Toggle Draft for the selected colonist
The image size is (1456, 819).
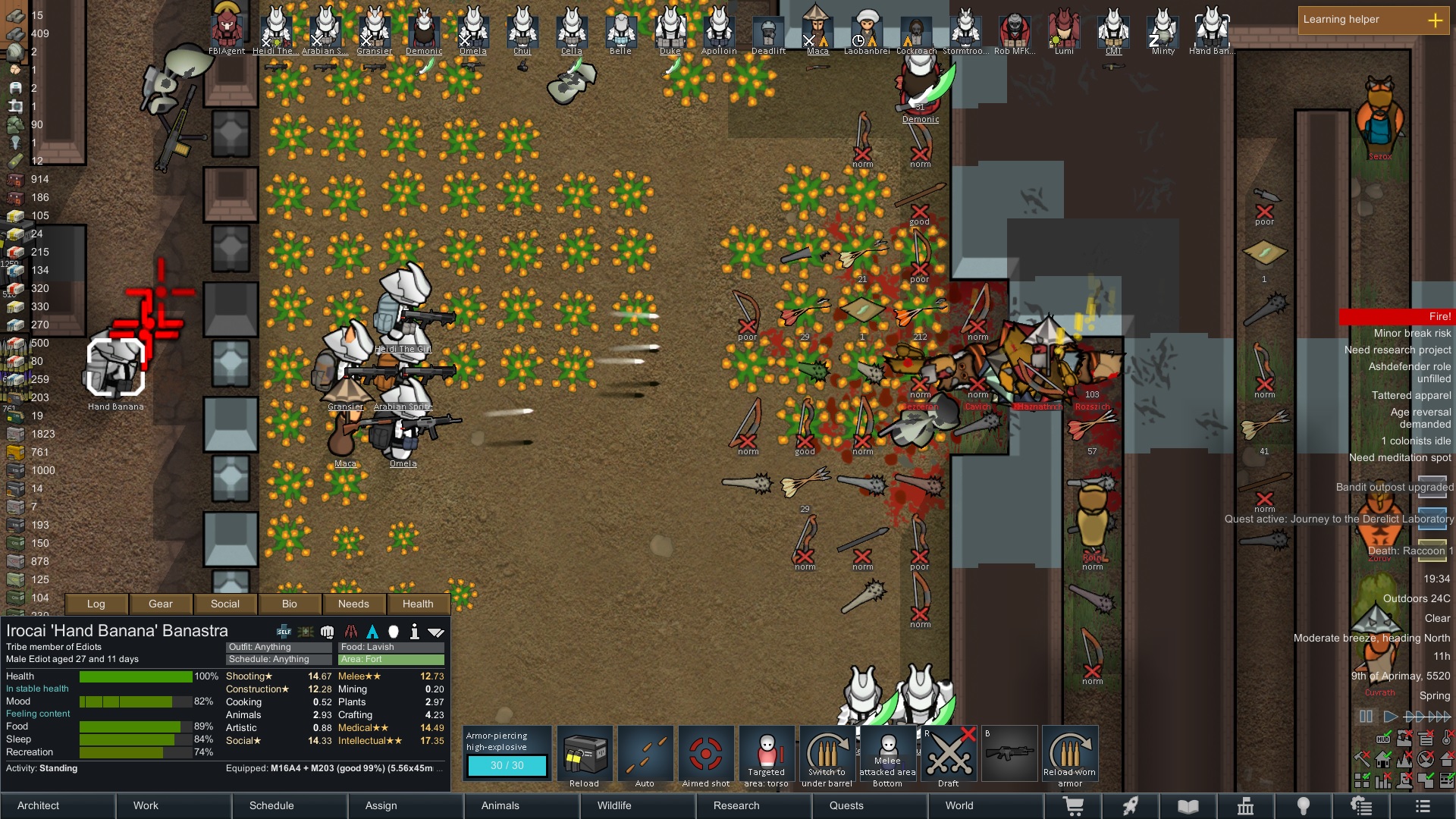(x=949, y=755)
